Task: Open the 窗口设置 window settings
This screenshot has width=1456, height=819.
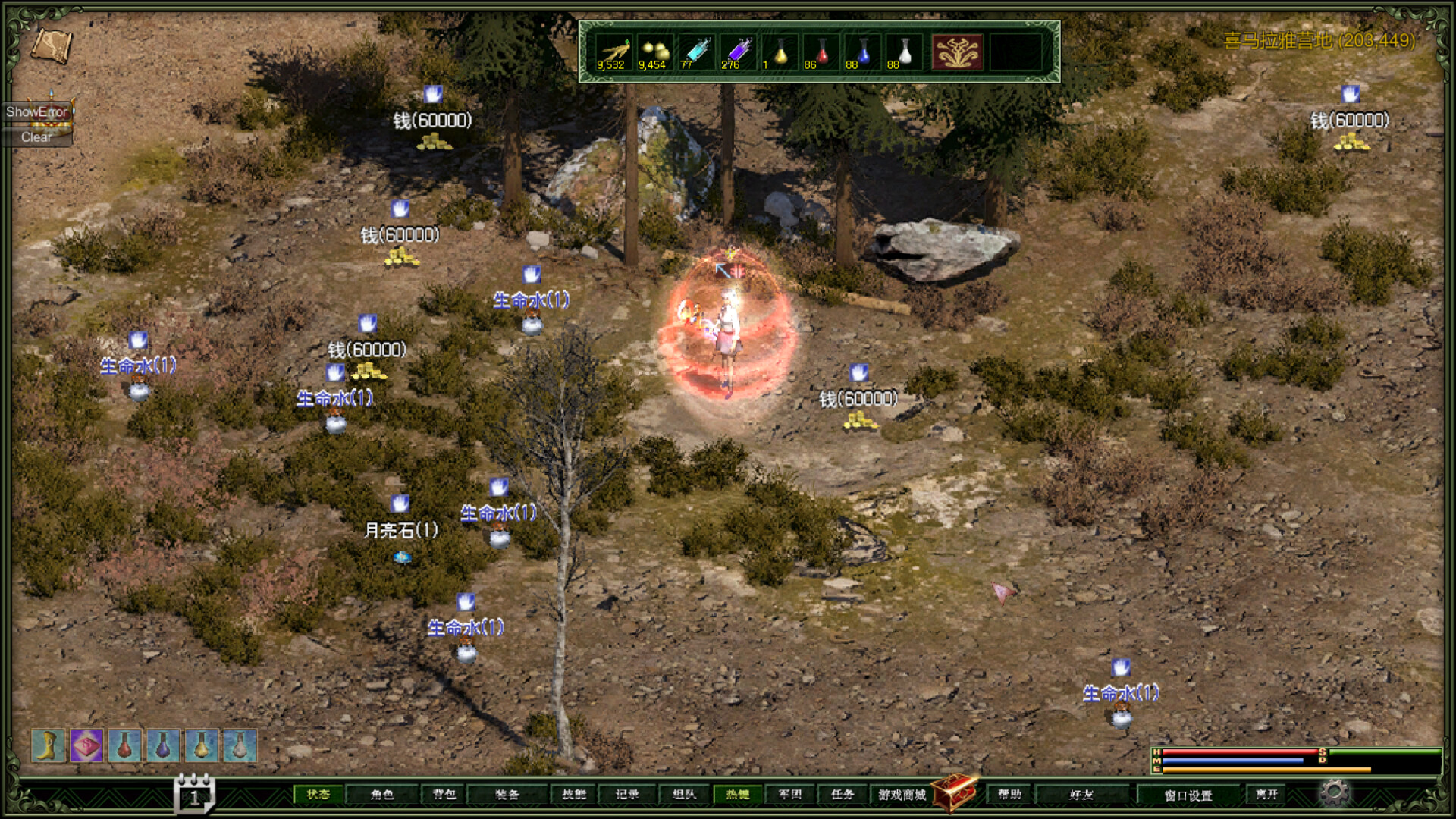Action: tap(1187, 794)
